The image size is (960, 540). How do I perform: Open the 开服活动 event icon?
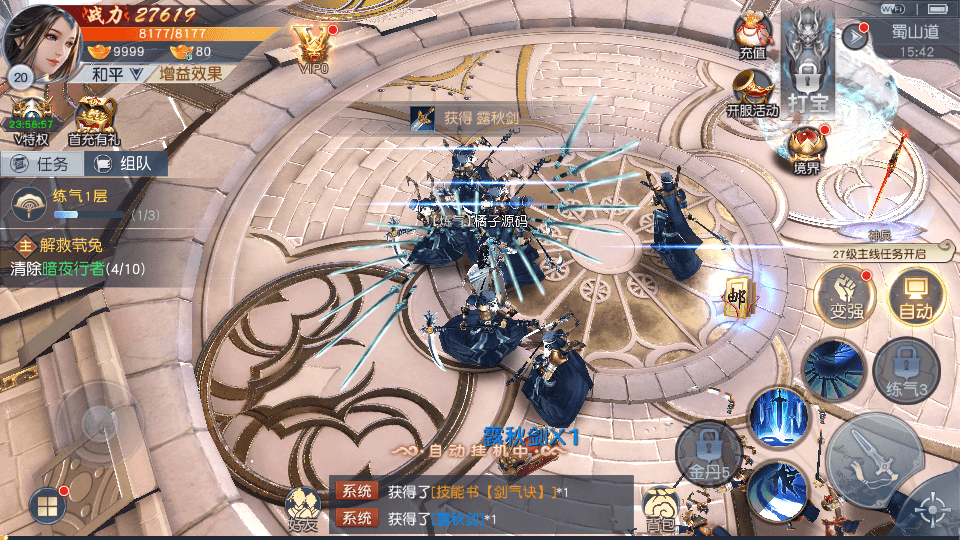coord(753,93)
